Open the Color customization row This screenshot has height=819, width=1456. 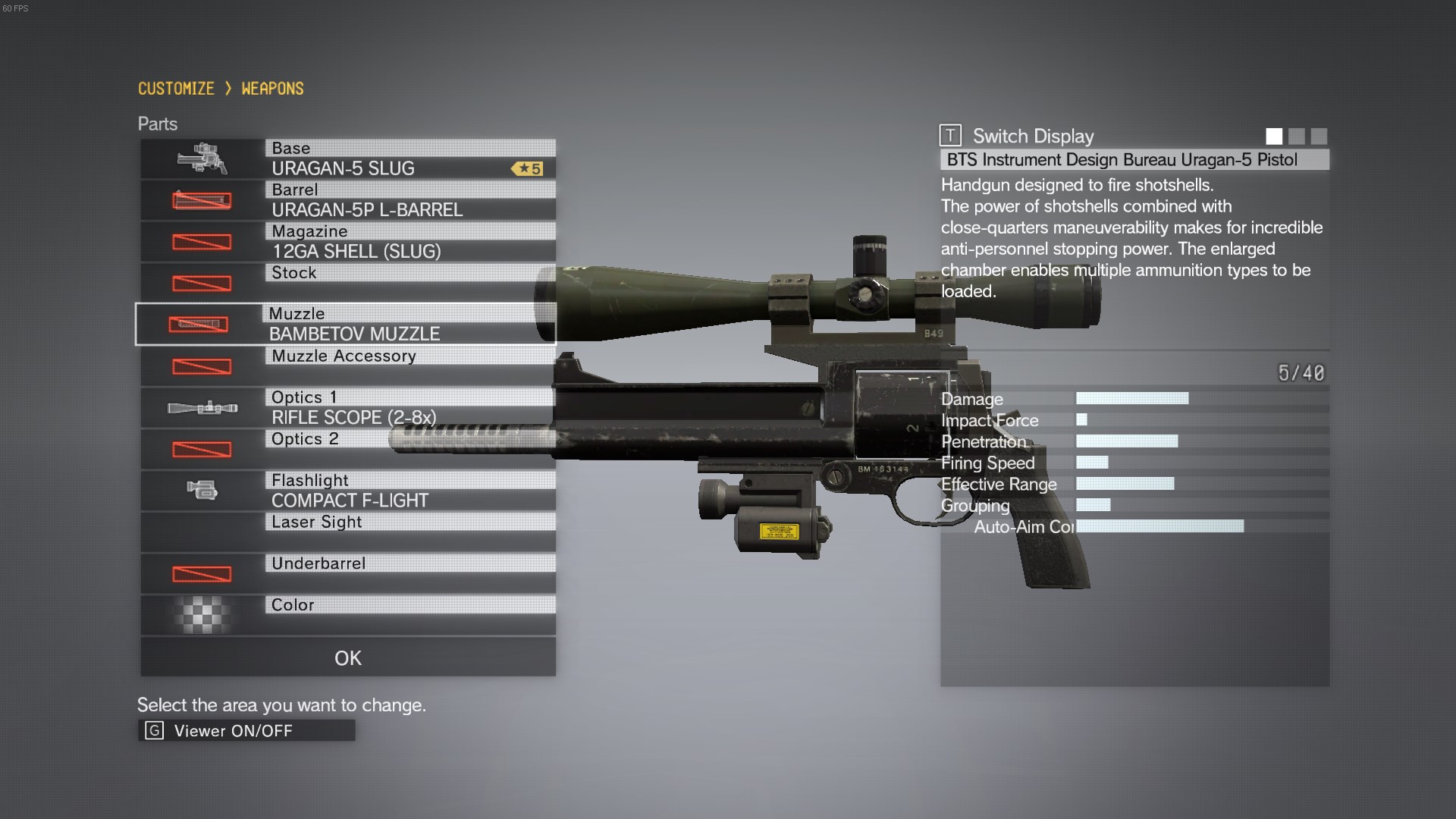tap(347, 615)
